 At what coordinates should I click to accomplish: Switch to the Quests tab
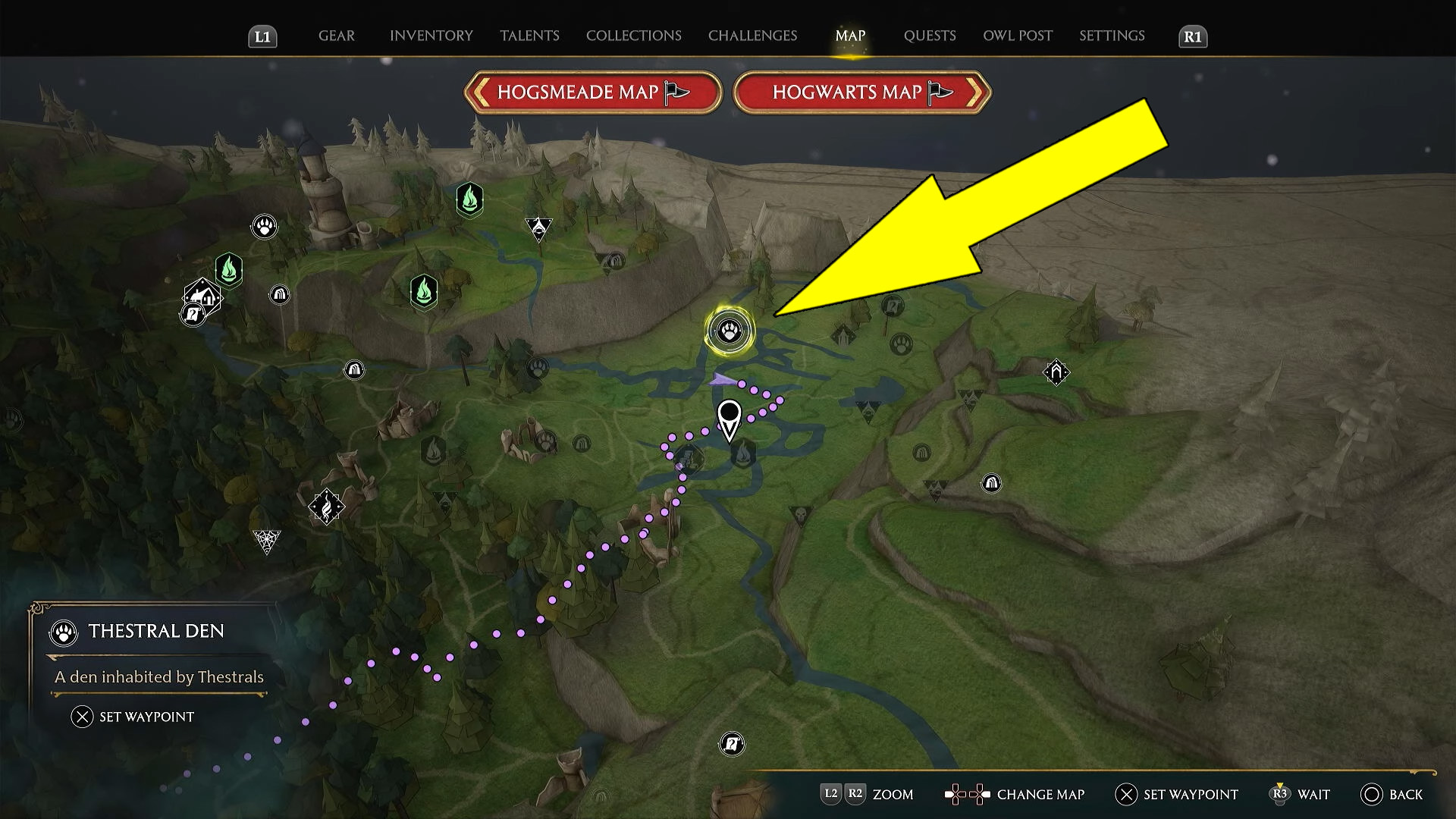(x=928, y=35)
